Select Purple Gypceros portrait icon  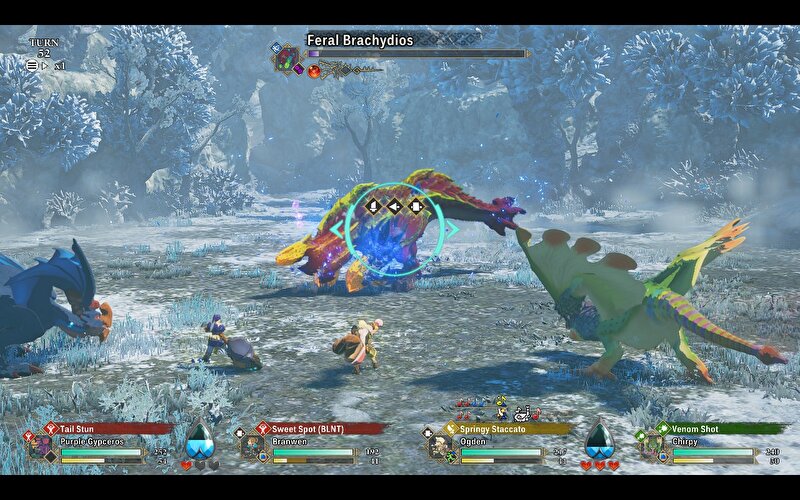(42, 447)
